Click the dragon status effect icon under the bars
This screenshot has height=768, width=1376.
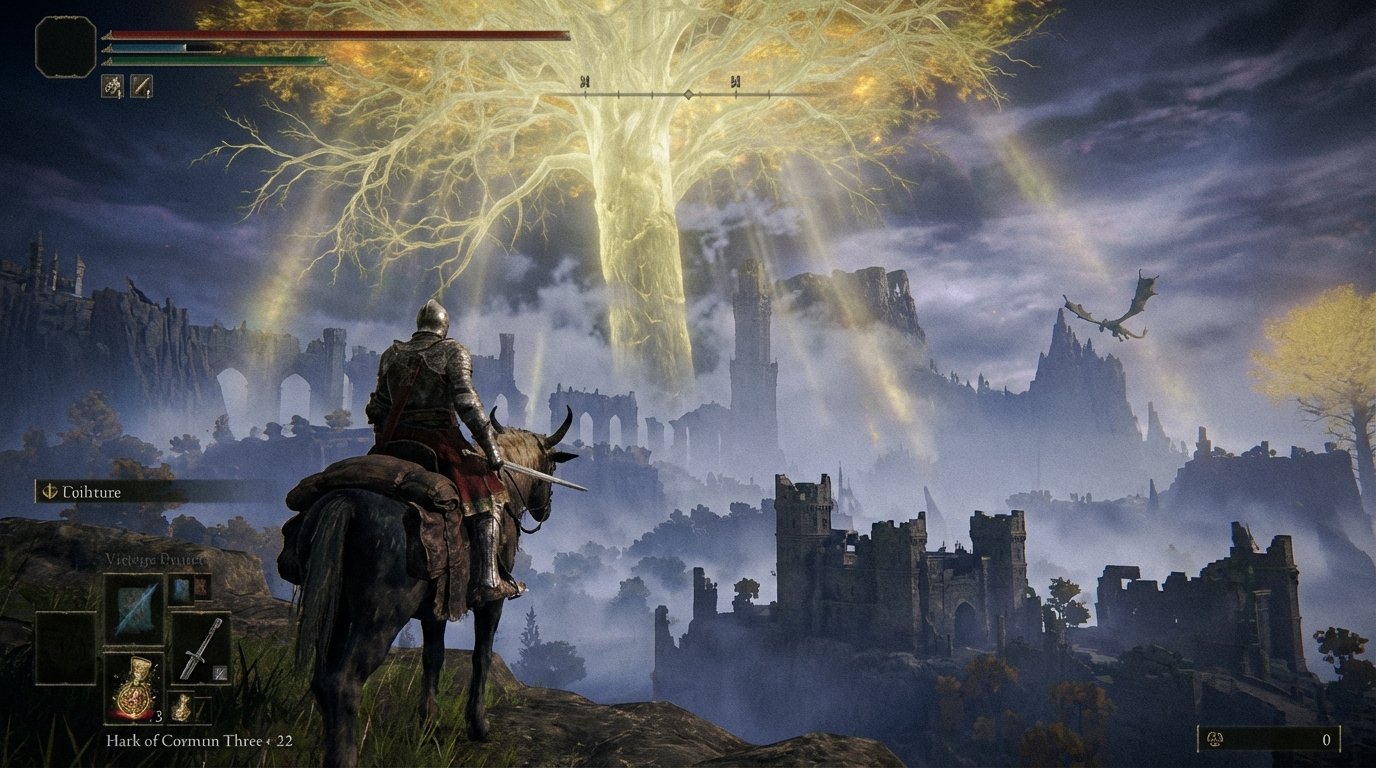pos(112,86)
